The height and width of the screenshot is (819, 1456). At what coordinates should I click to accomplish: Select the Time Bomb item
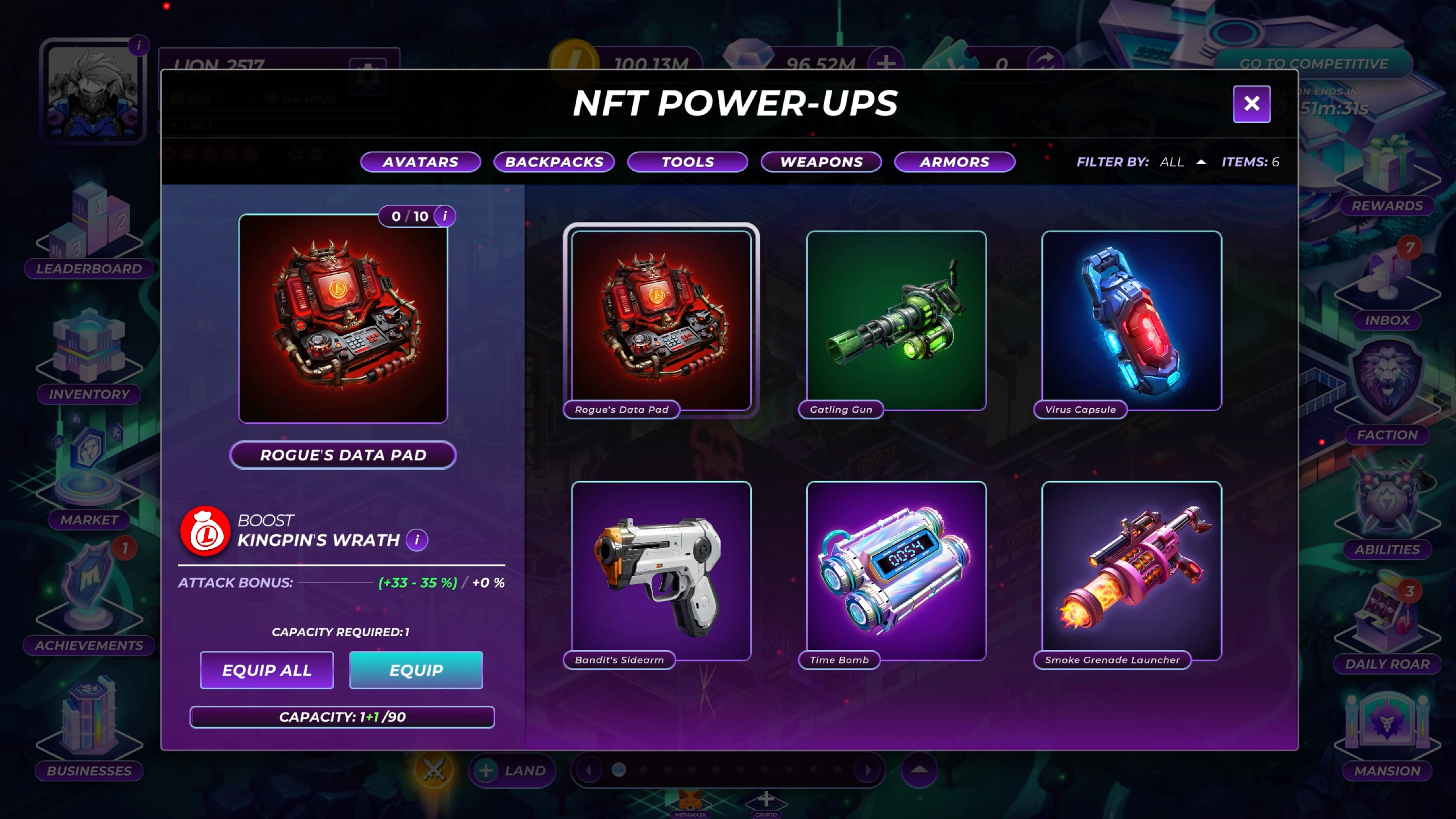click(x=896, y=571)
